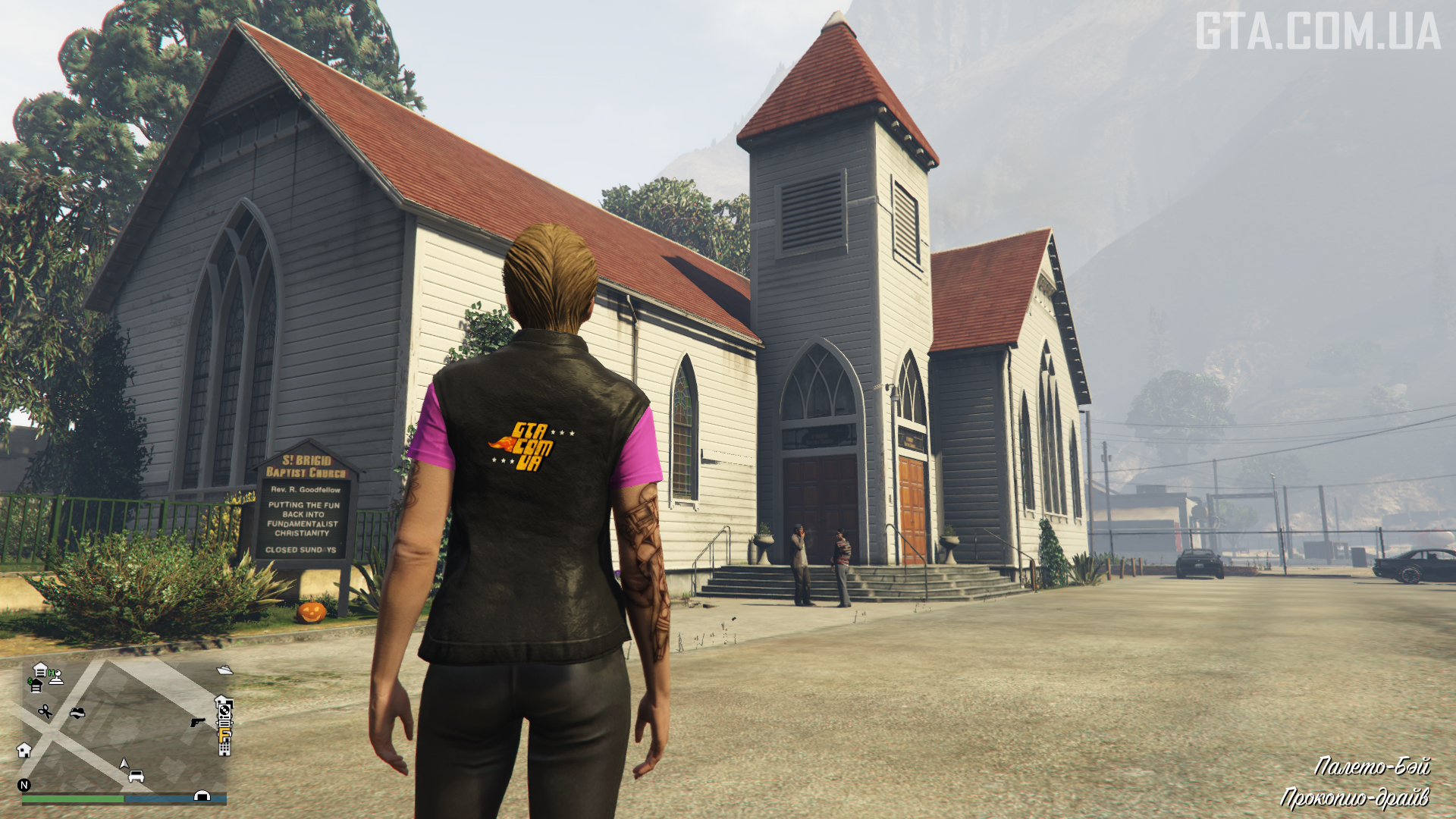1456x819 pixels.
Task: Select the scissors barber shop blip
Action: click(x=45, y=711)
